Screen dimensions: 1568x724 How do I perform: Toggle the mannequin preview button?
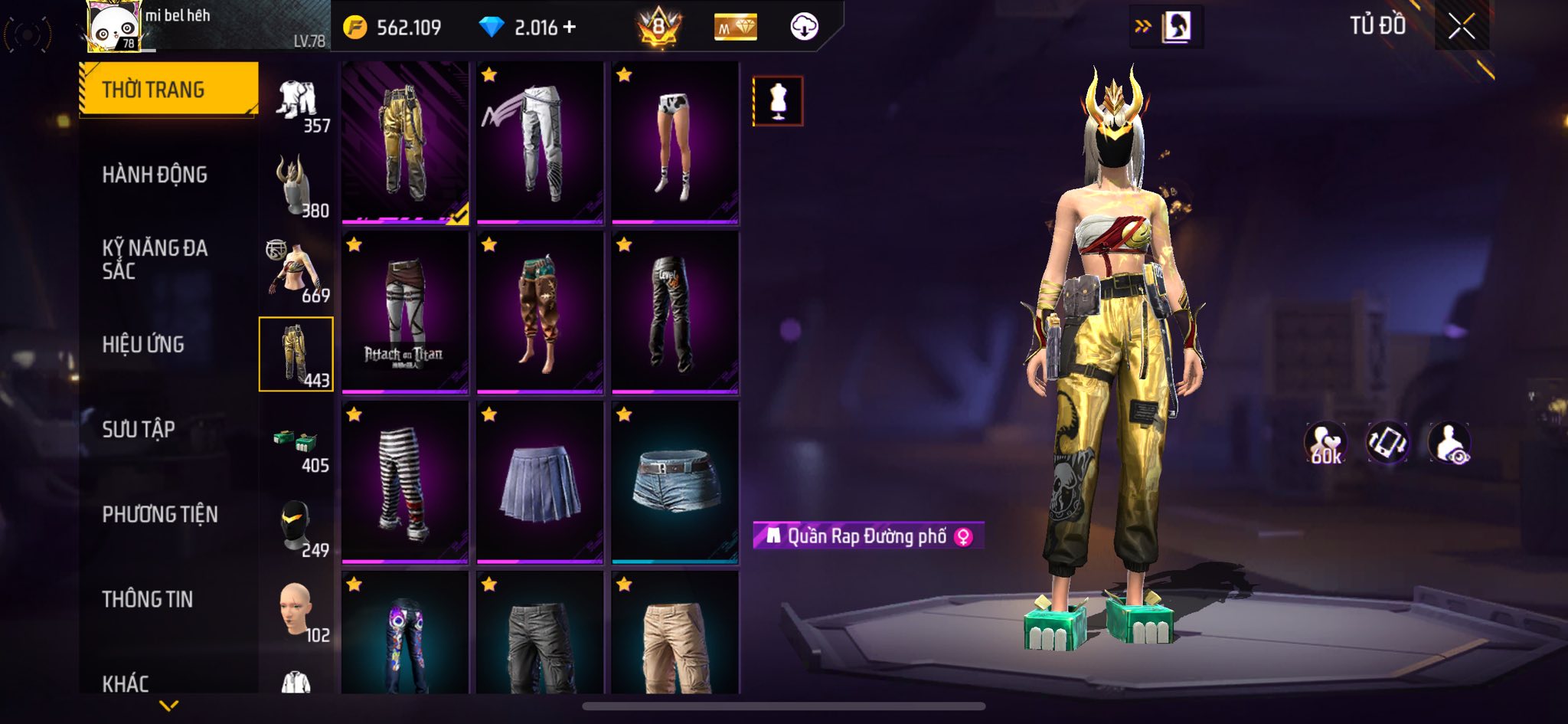pyautogui.click(x=778, y=100)
